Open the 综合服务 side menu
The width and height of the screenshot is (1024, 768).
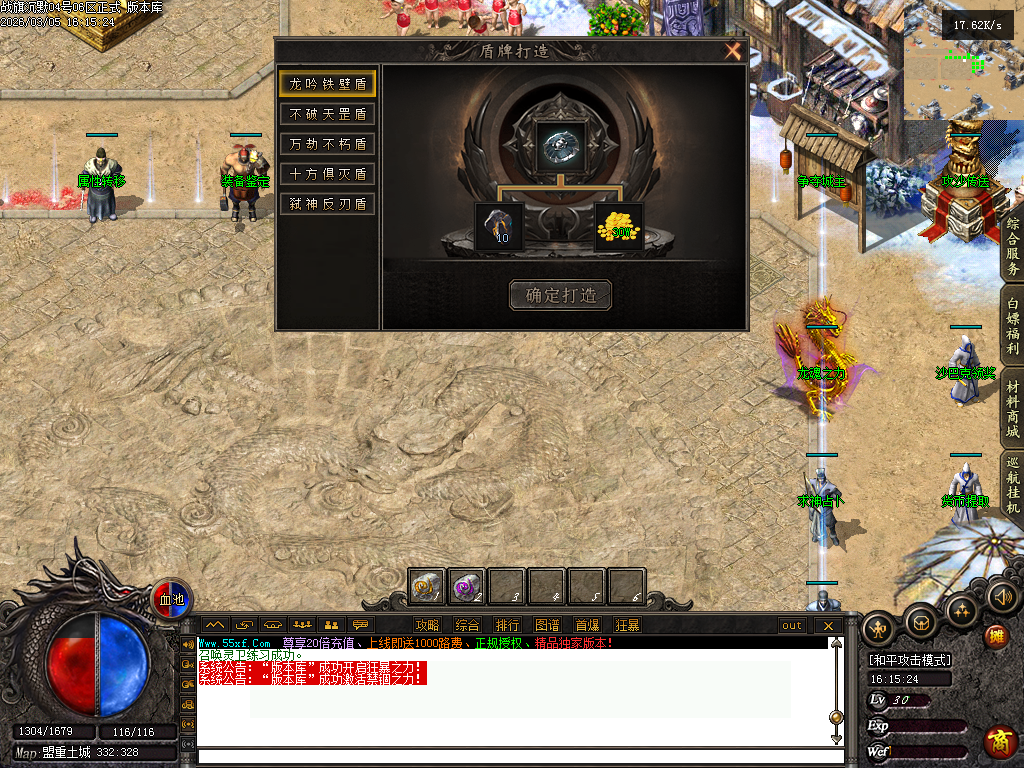[x=1012, y=247]
